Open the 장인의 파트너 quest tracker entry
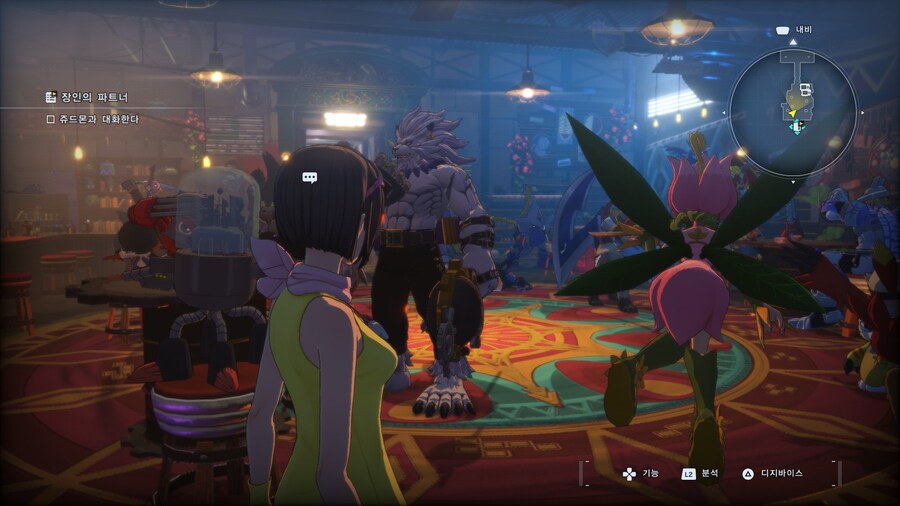 click(x=87, y=97)
